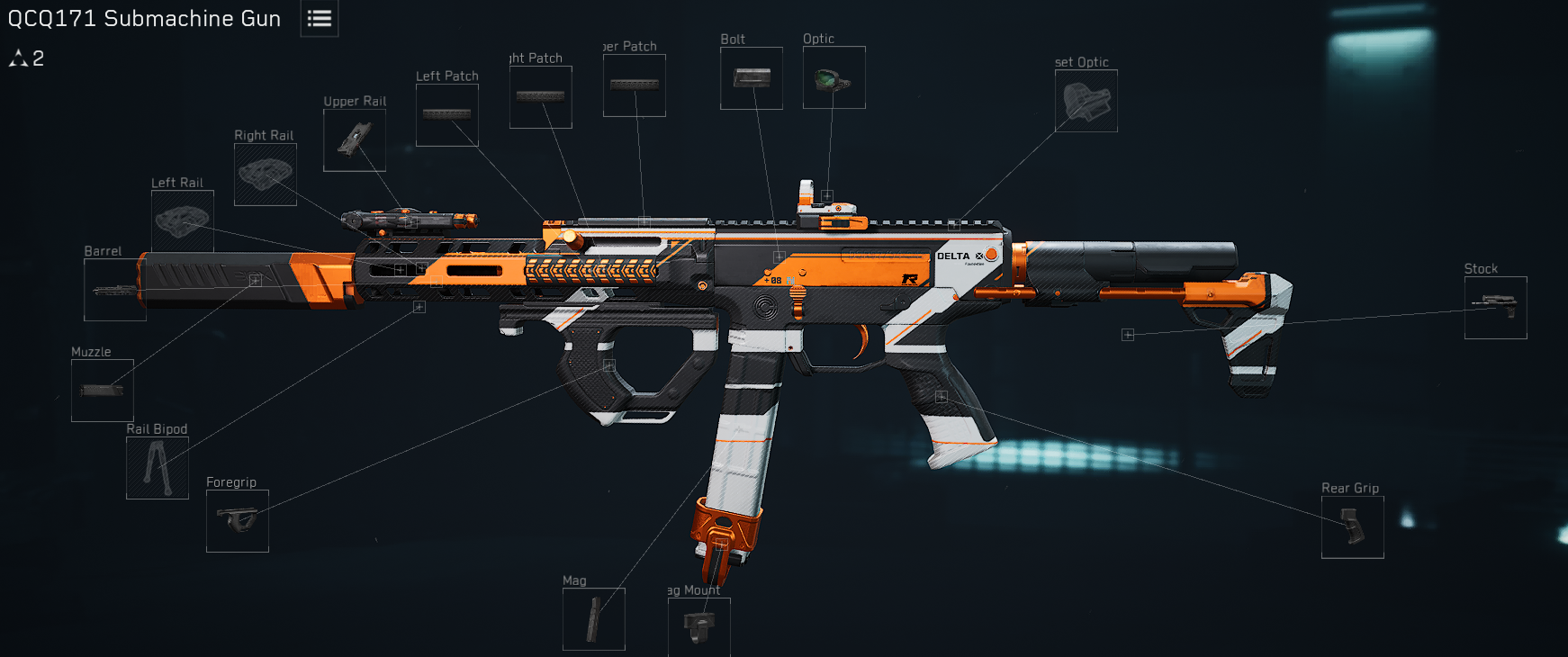Select the Stock attachment slot
The image size is (1568, 657).
(x=1496, y=308)
